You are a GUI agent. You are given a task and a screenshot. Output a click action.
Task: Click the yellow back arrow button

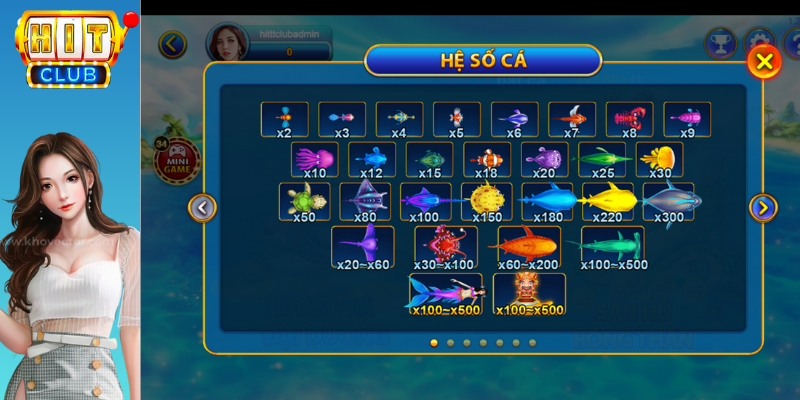[x=173, y=44]
